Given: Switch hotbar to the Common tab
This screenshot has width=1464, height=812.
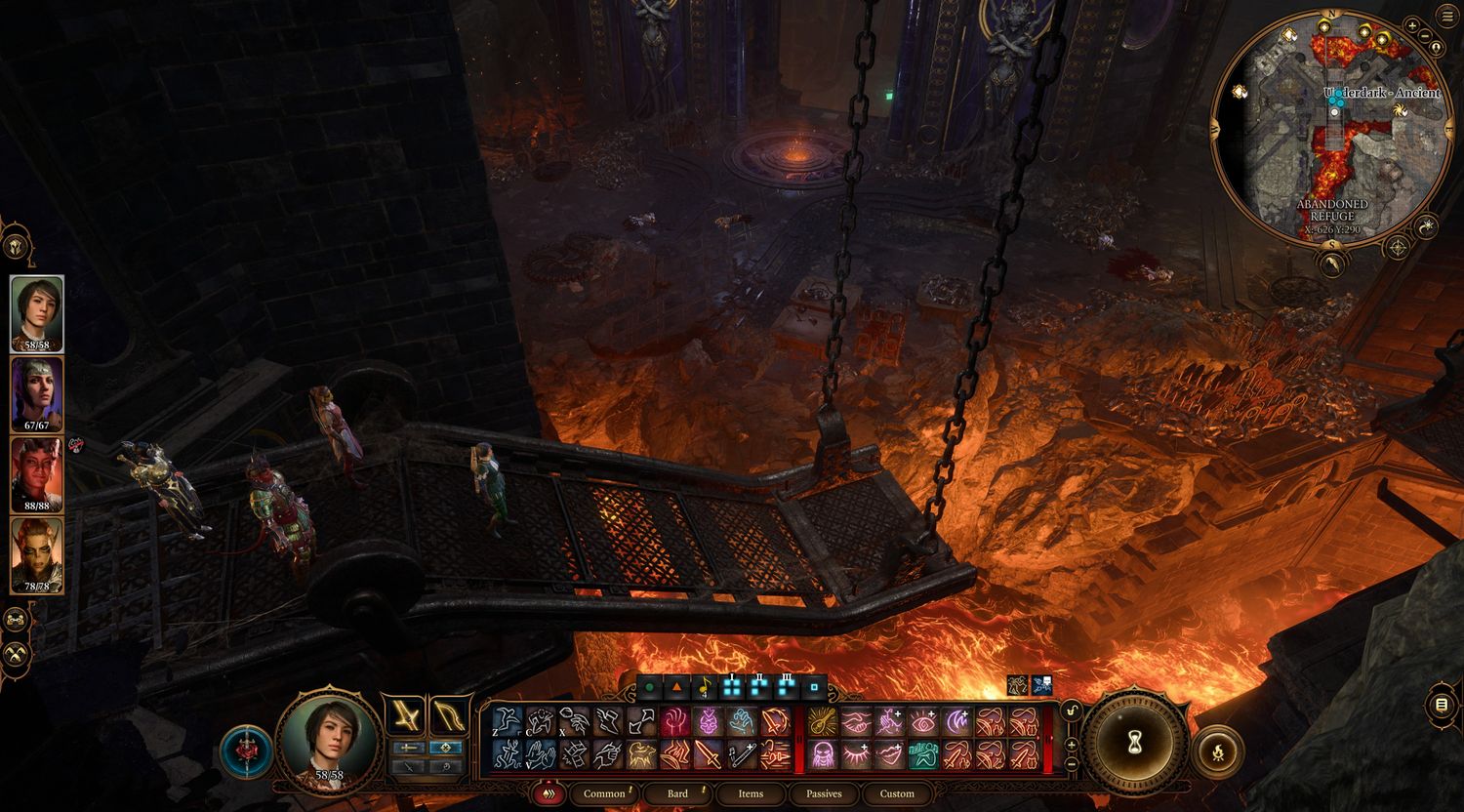Looking at the screenshot, I should pyautogui.click(x=604, y=793).
